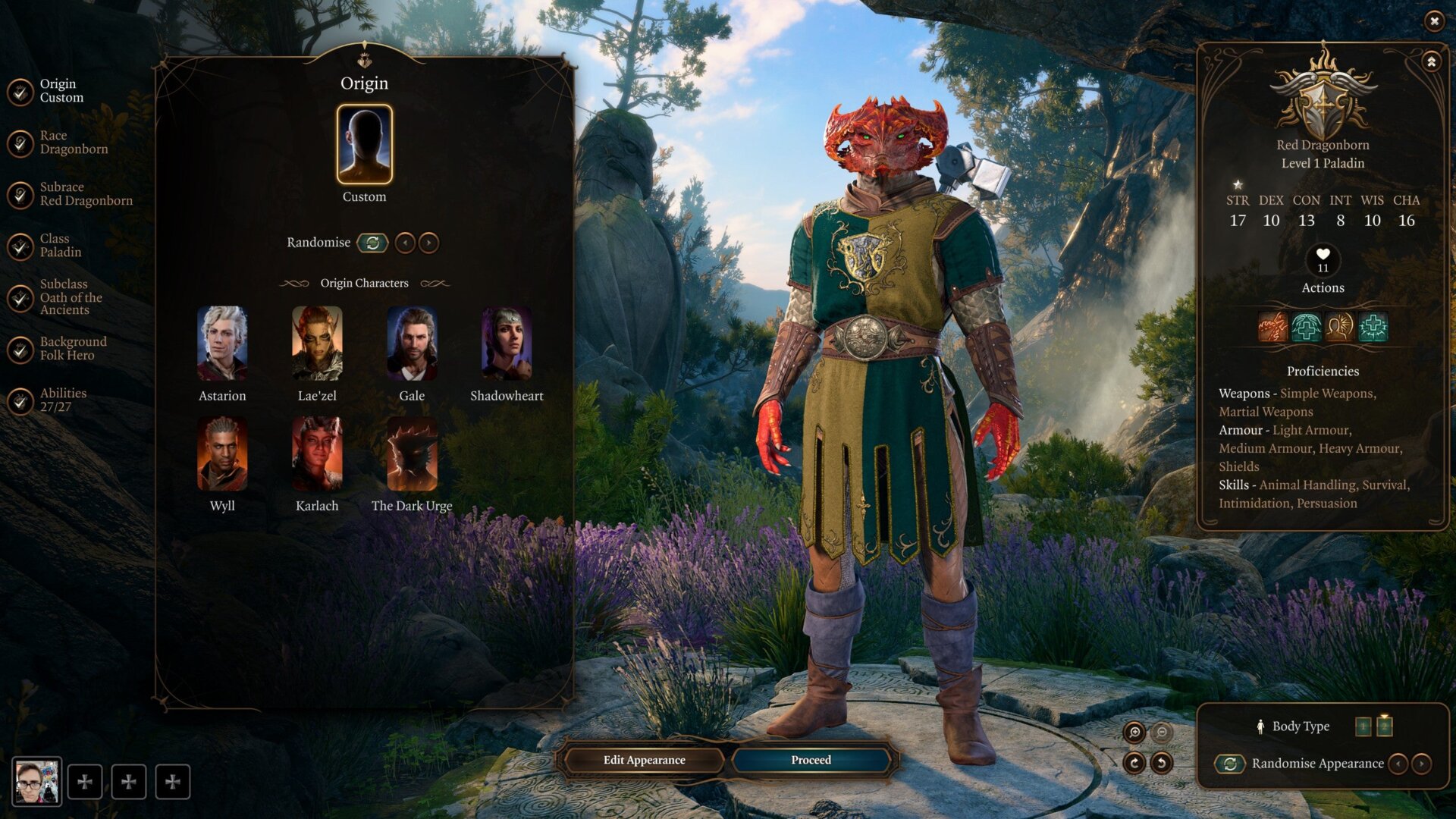Click previous Randomise Appearance arrow
Image resolution: width=1456 pixels, height=819 pixels.
(x=1400, y=764)
